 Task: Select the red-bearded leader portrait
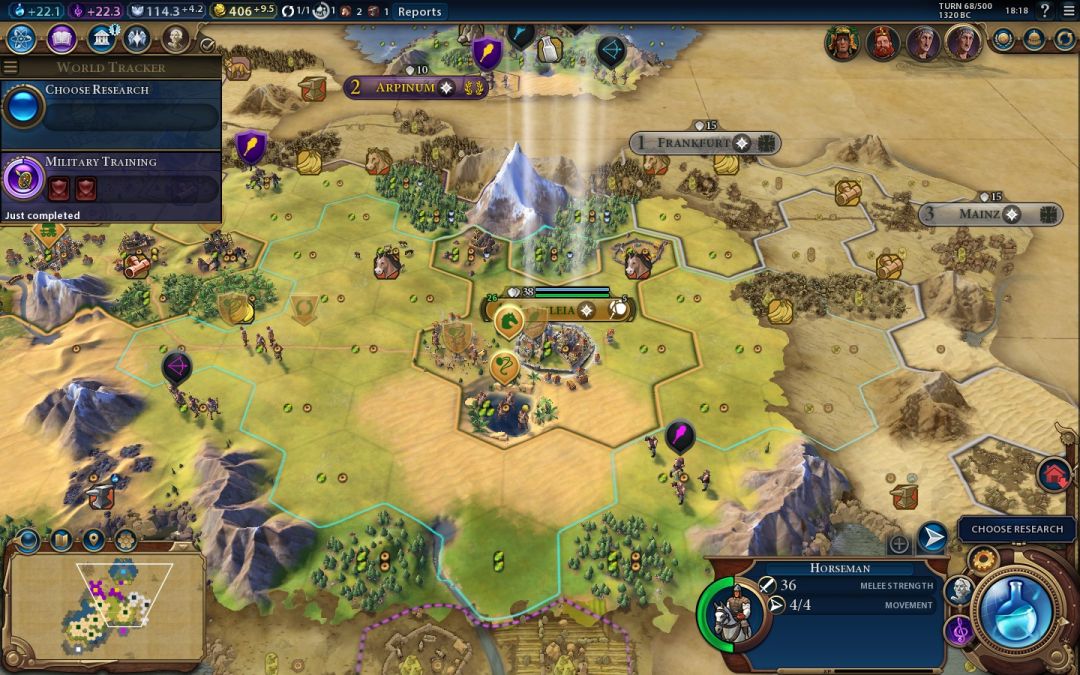point(882,43)
